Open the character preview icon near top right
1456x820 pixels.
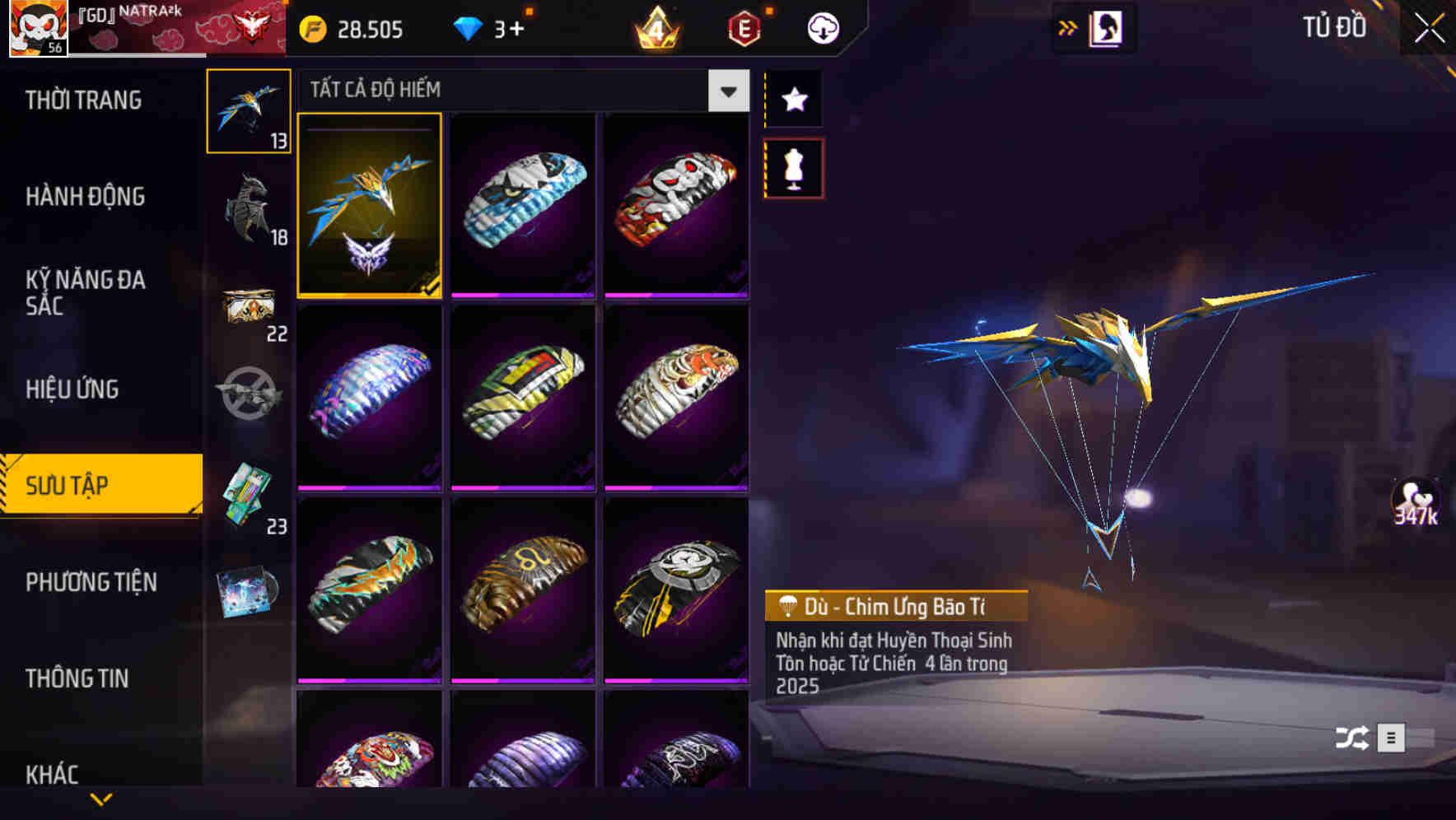pos(1104,27)
